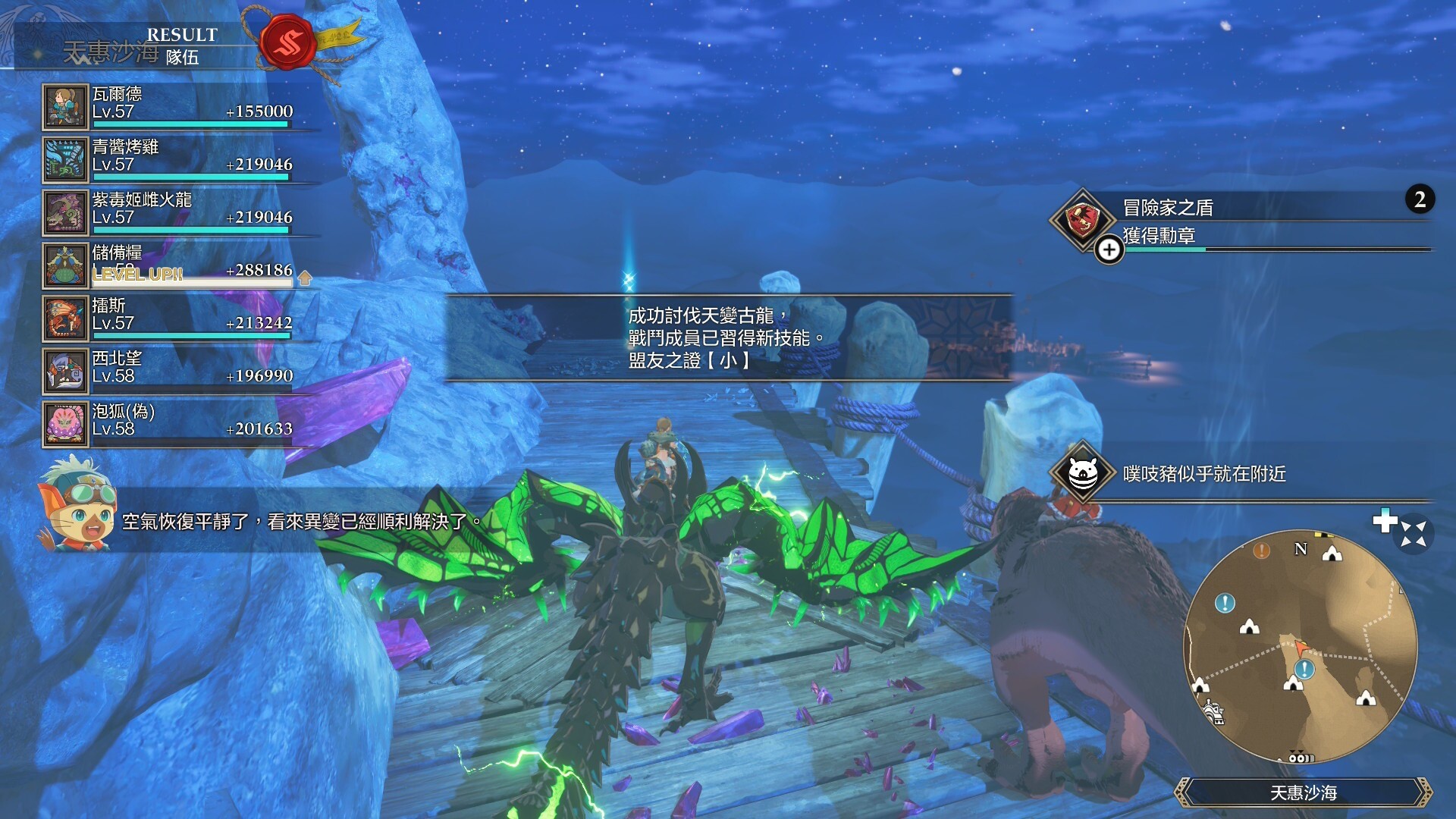Click the 天惠沙海 location label

(x=1303, y=792)
